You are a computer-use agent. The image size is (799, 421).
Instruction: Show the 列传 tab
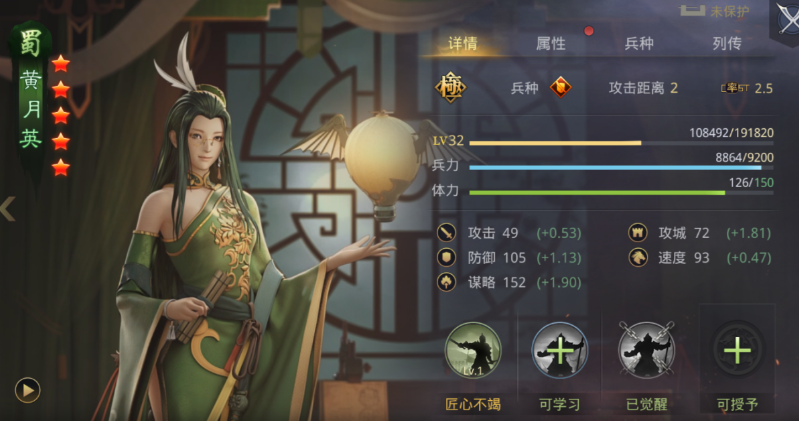pyautogui.click(x=727, y=44)
